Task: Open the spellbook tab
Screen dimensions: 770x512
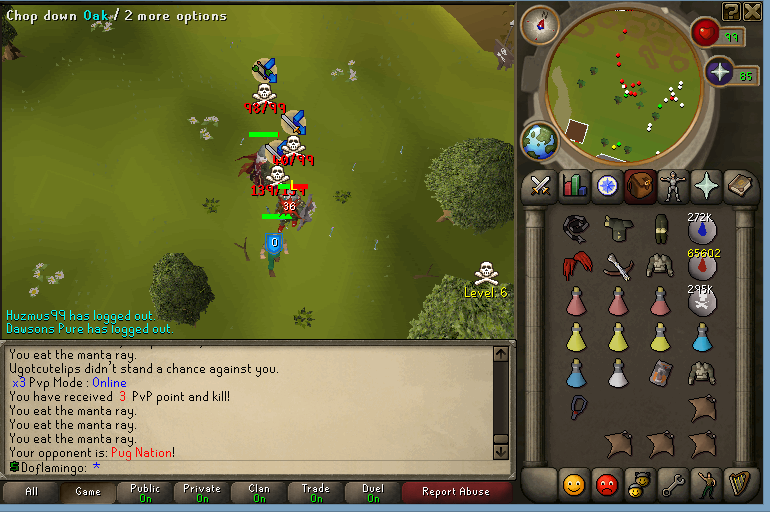Action: [x=739, y=185]
